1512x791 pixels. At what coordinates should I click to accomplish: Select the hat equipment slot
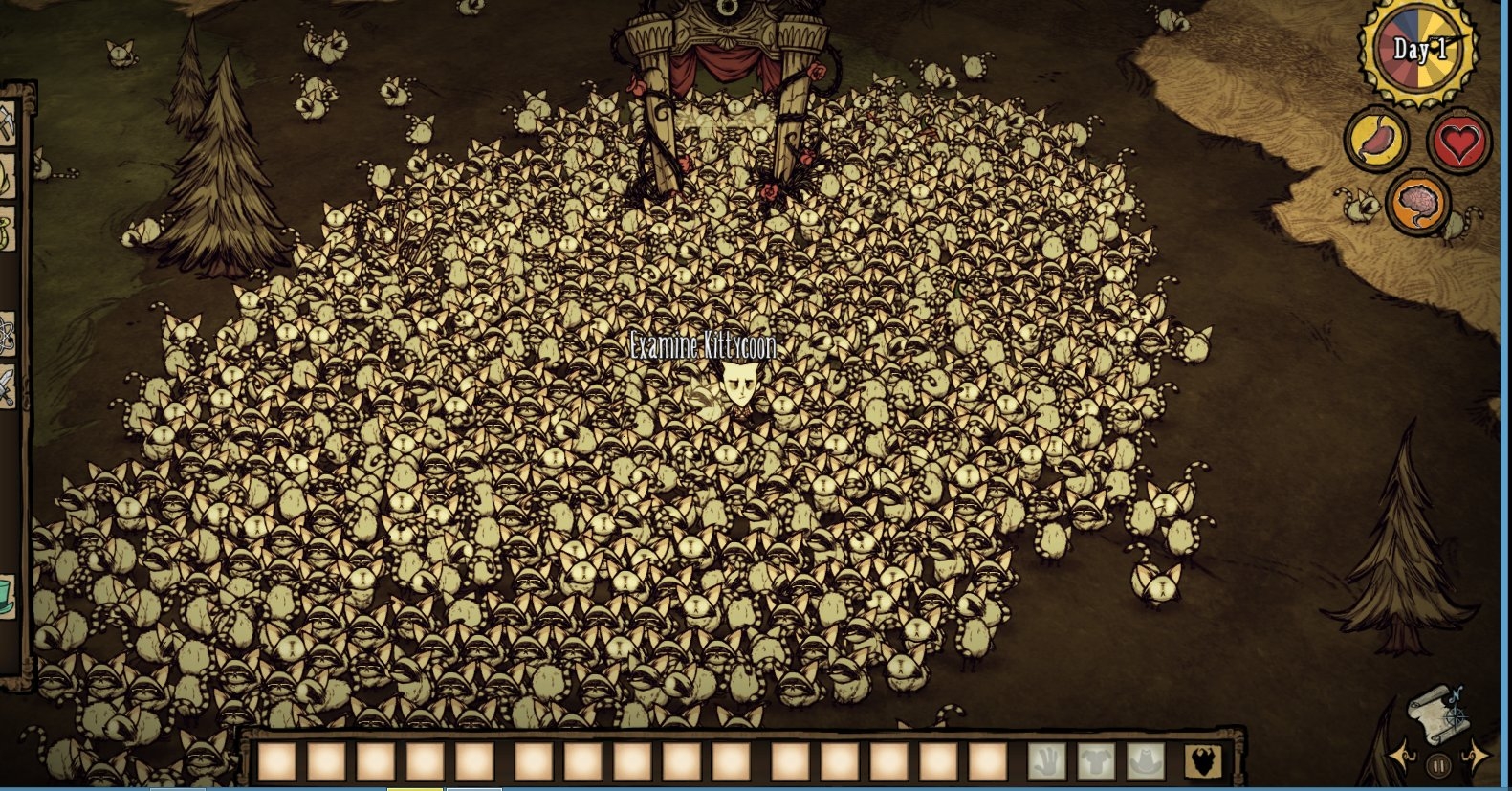coord(1146,762)
